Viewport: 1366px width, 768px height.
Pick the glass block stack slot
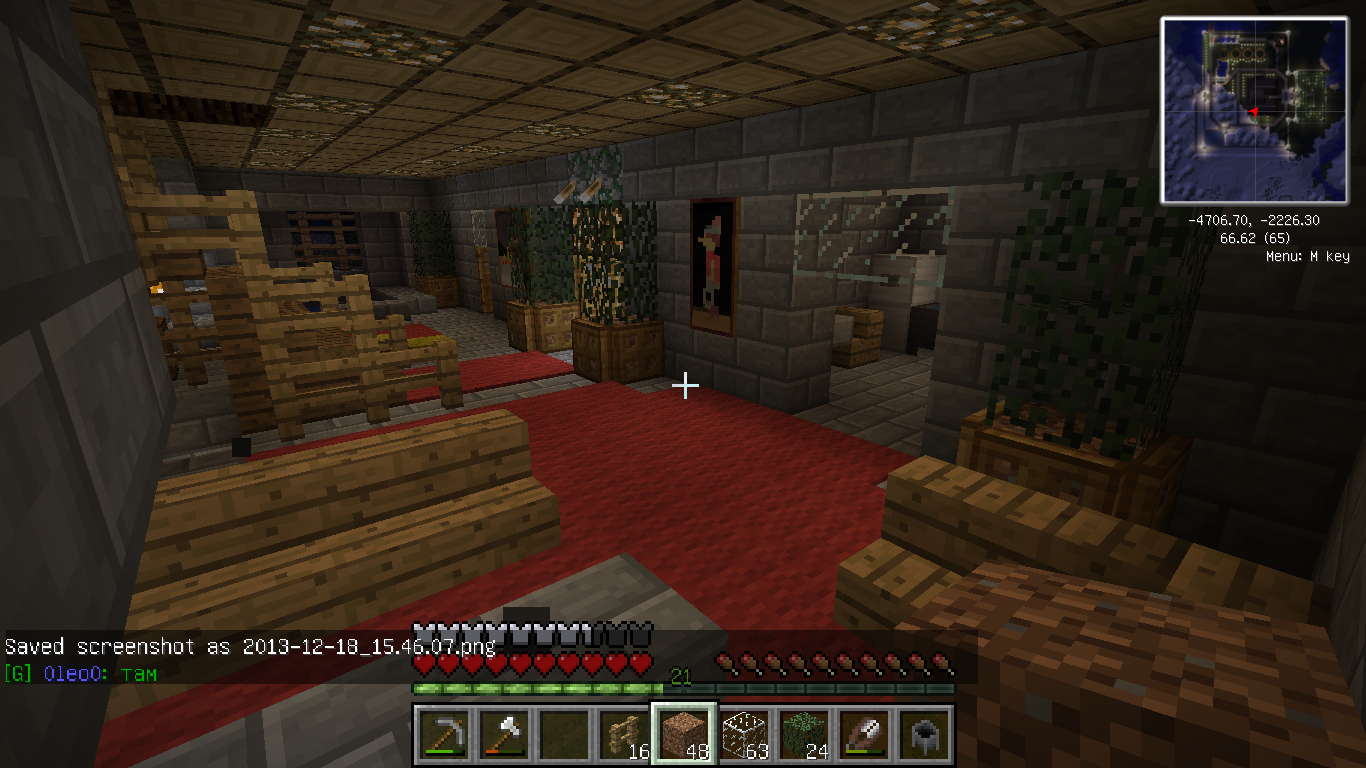pyautogui.click(x=744, y=735)
